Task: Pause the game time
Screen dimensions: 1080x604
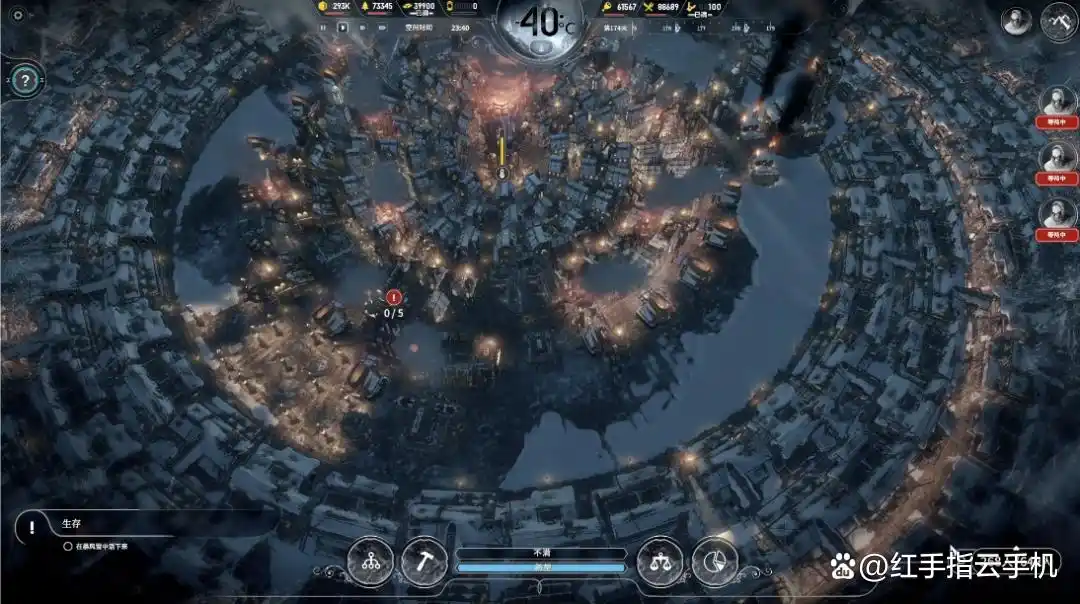Action: click(x=323, y=28)
